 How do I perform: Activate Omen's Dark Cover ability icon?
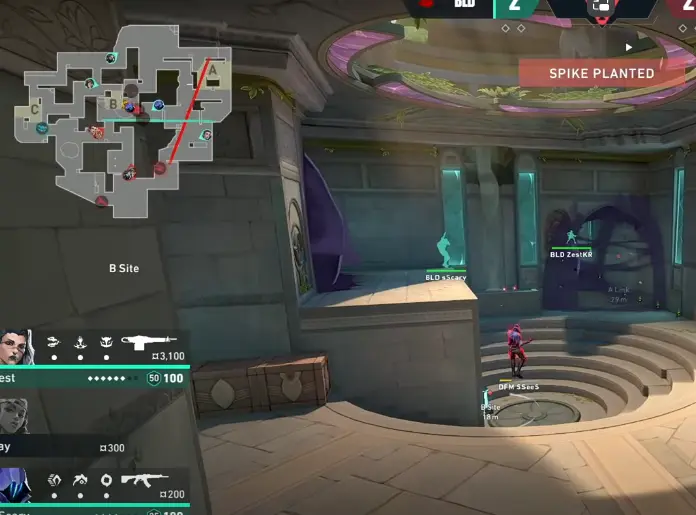(106, 479)
